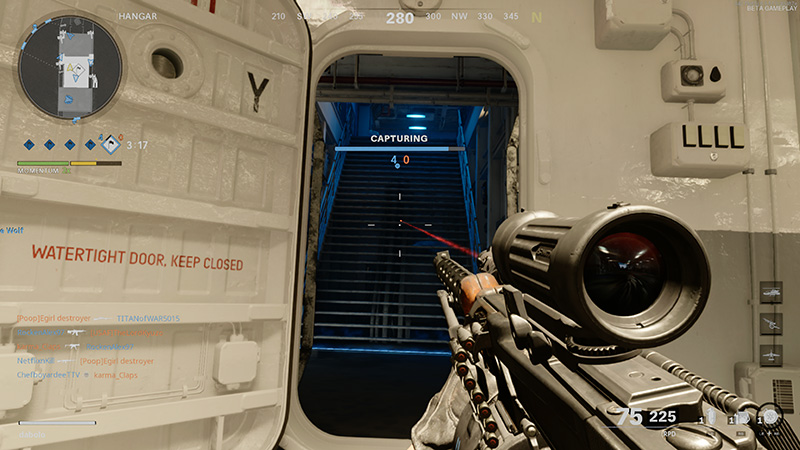Select the spy plane scorestreak icon
The height and width of the screenshot is (450, 800).
pos(771,353)
